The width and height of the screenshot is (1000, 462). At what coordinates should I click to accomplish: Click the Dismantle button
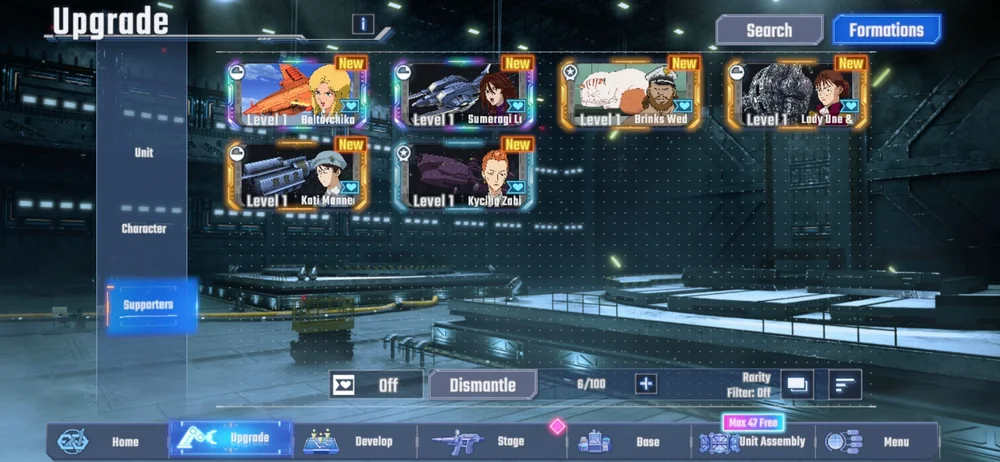tap(483, 384)
